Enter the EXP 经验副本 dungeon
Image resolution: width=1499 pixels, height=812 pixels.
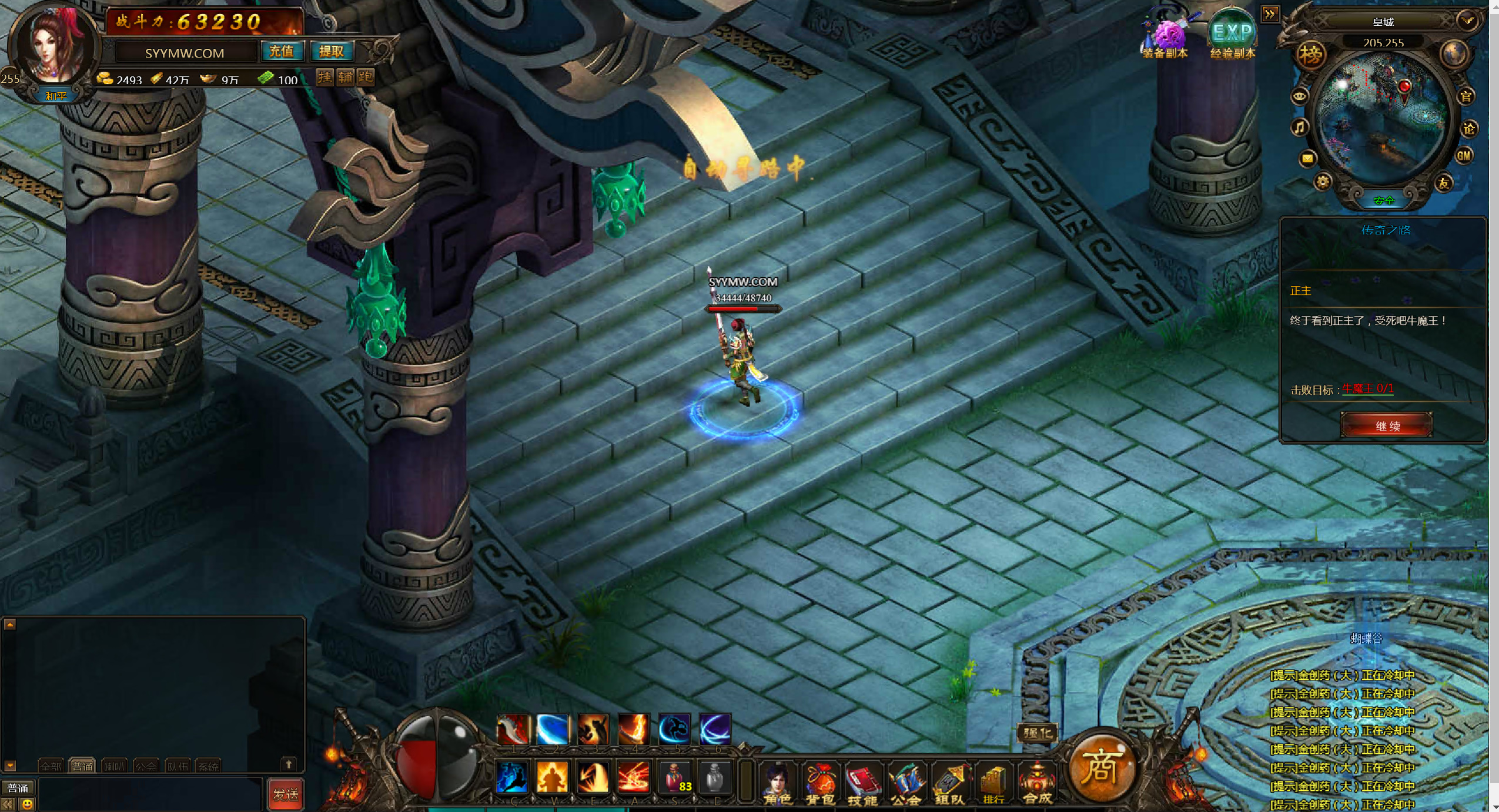[1232, 35]
